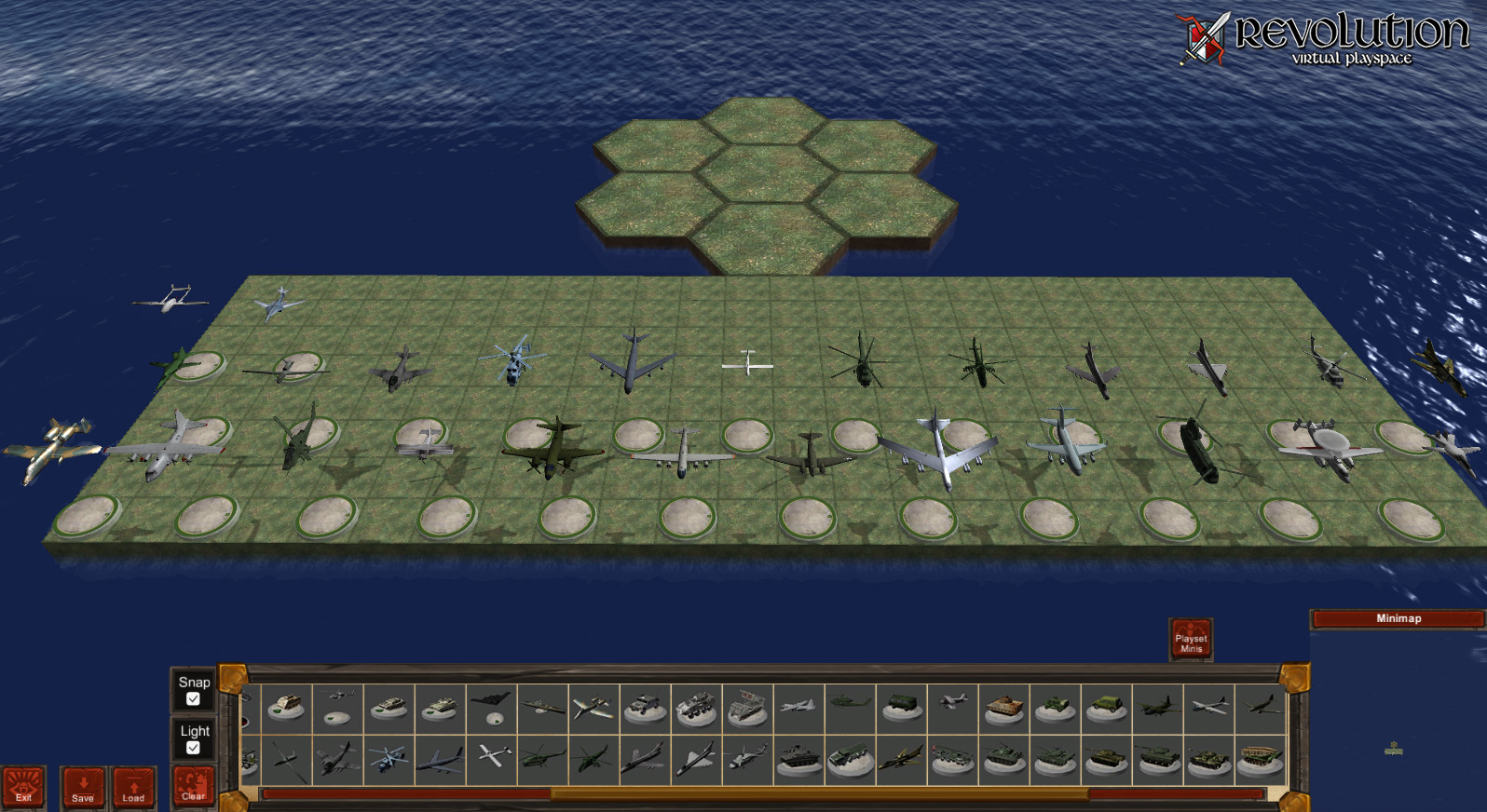
Task: Choose the desert camo tank miniature
Action: click(x=388, y=706)
